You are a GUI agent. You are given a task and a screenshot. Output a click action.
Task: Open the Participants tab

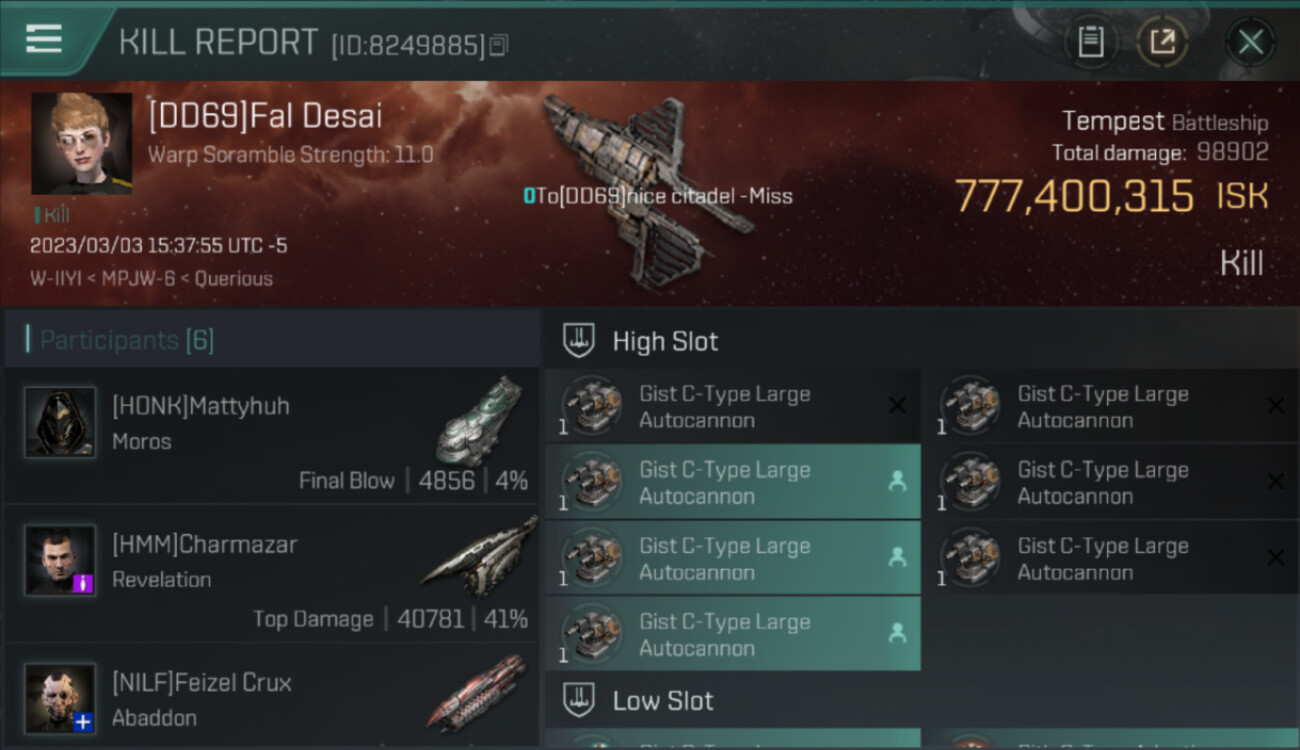(x=126, y=340)
